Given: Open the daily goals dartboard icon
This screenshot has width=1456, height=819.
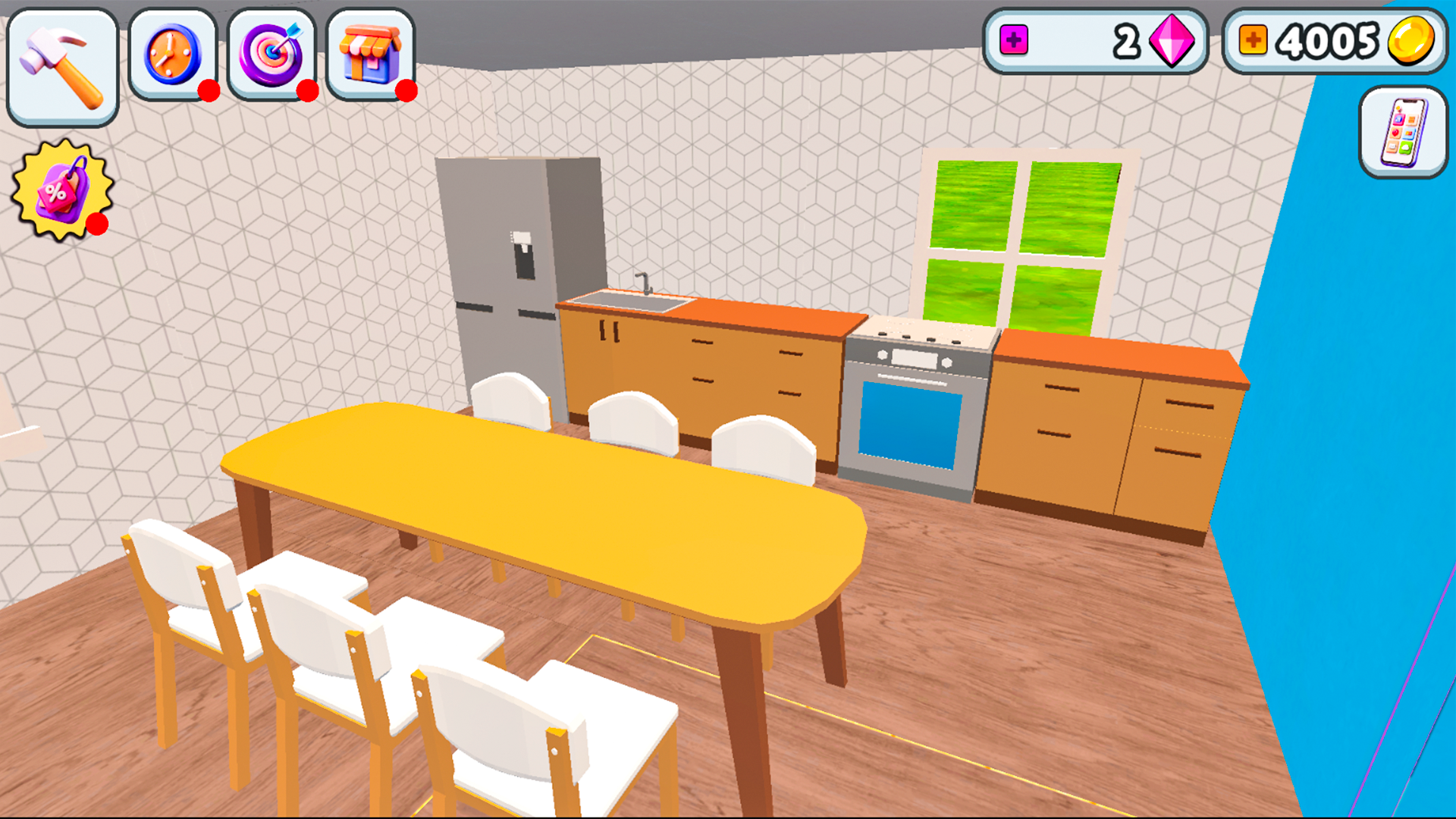Looking at the screenshot, I should pyautogui.click(x=271, y=53).
